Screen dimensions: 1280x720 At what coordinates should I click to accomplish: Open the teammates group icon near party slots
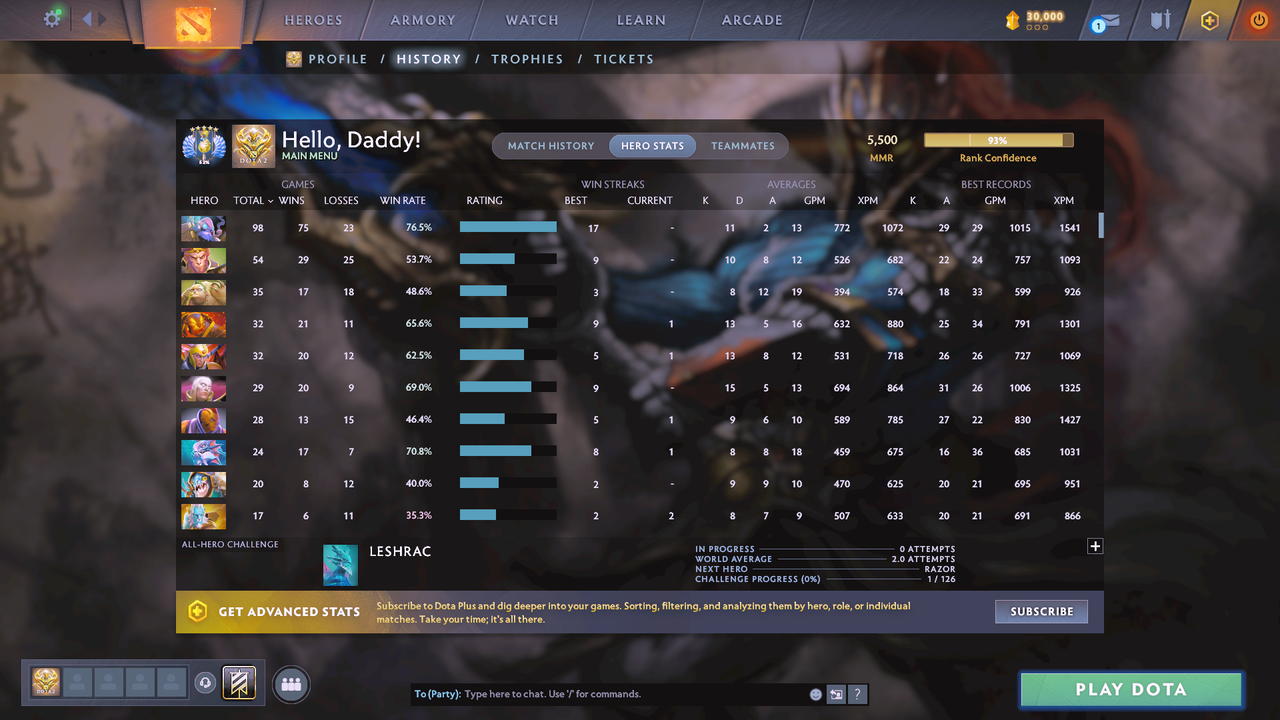[x=289, y=684]
